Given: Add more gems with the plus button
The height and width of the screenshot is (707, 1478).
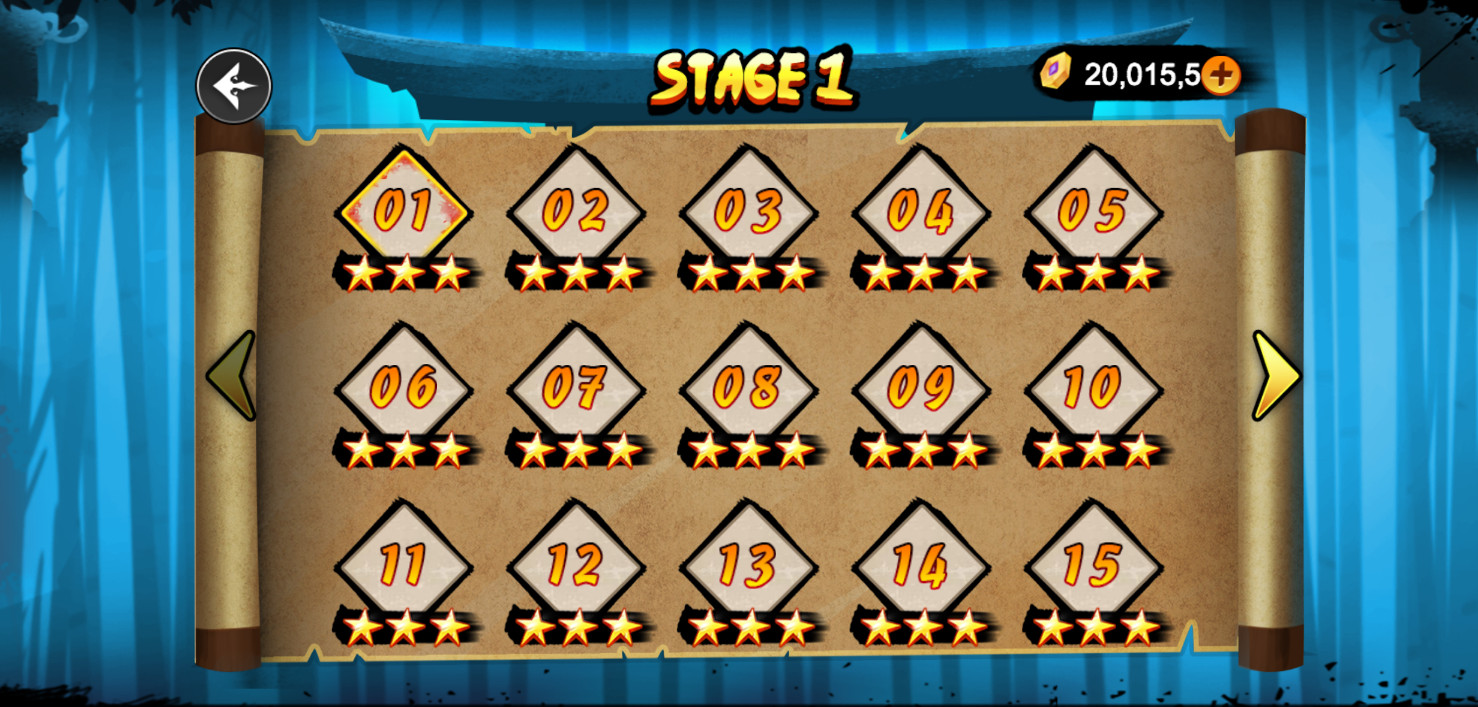Looking at the screenshot, I should [1220, 75].
